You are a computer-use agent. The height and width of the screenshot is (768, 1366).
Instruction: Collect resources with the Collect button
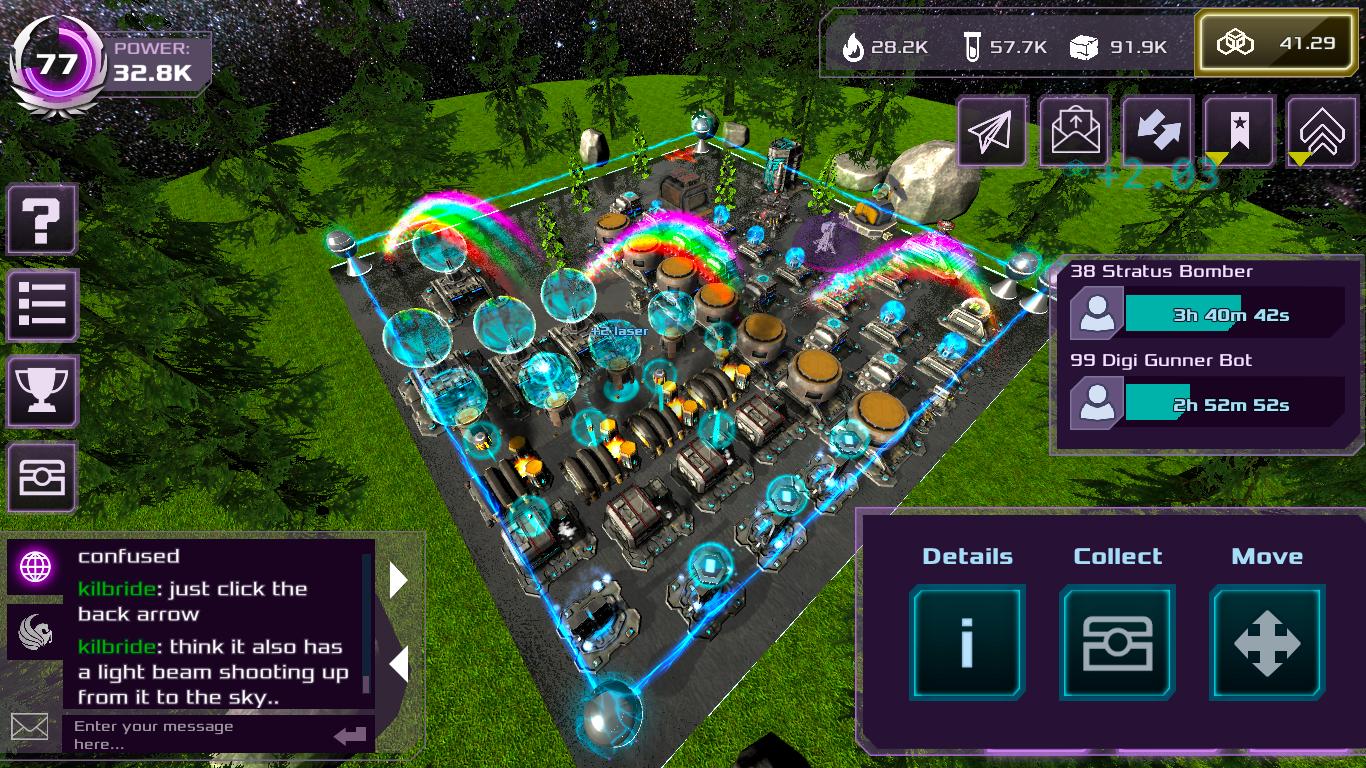coord(1117,642)
